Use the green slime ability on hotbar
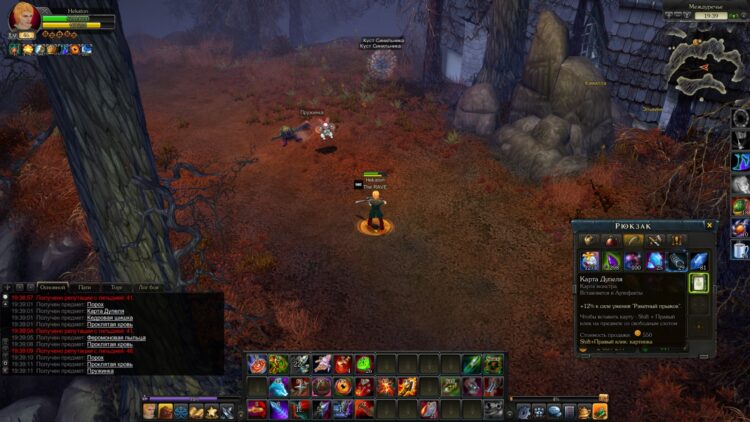 point(364,364)
